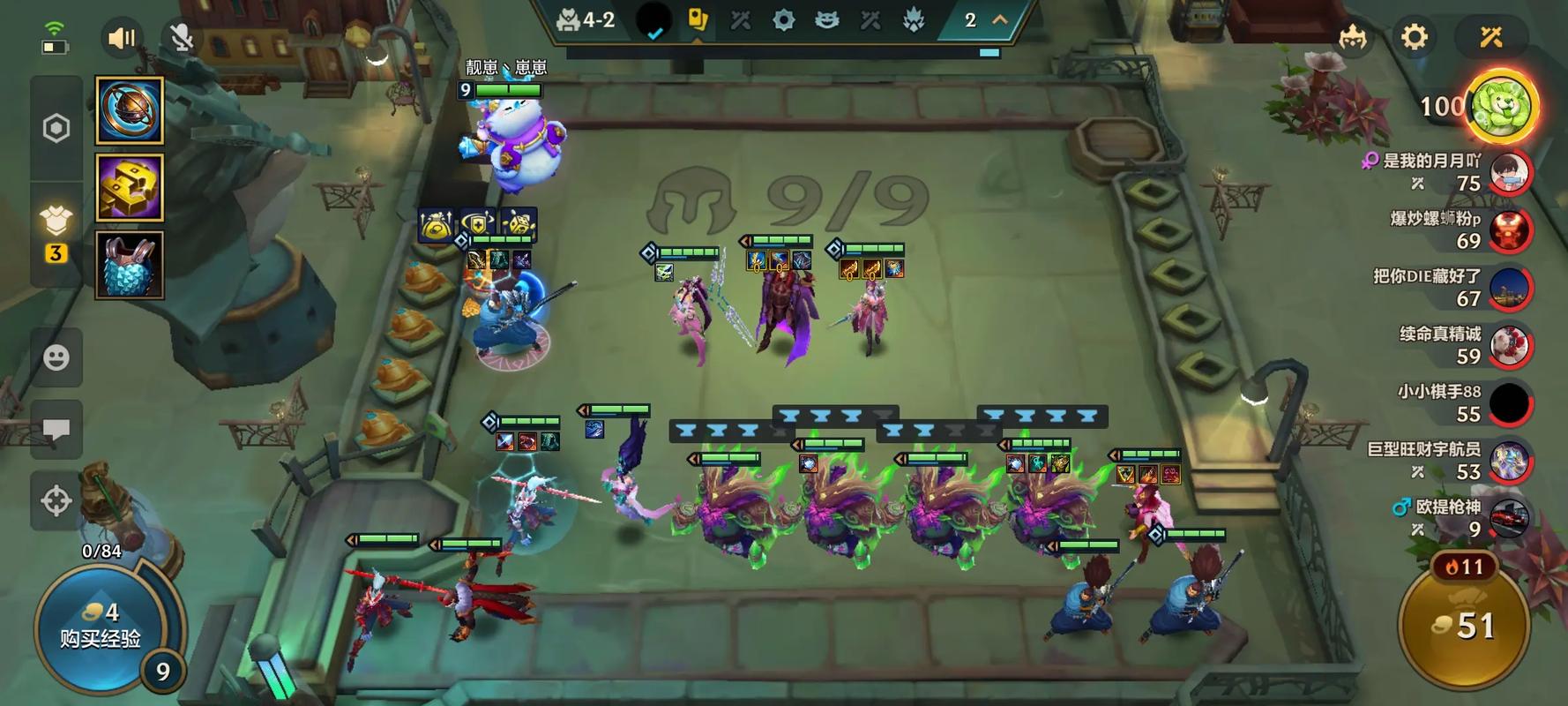Select the hexagon icon on left panel
Viewport: 1568px width, 706px height.
tap(56, 128)
